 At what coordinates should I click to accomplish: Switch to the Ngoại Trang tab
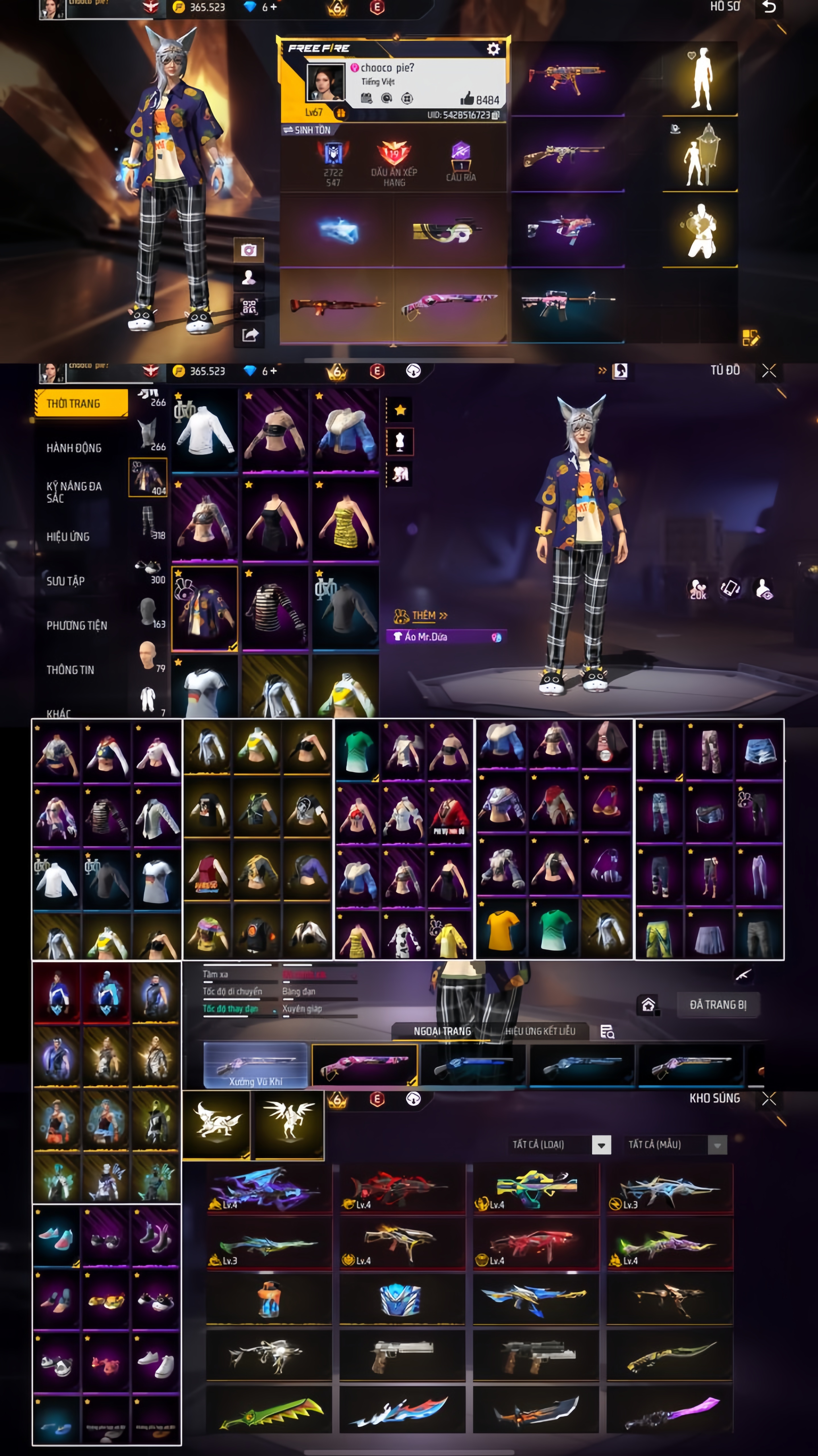pos(442,1031)
